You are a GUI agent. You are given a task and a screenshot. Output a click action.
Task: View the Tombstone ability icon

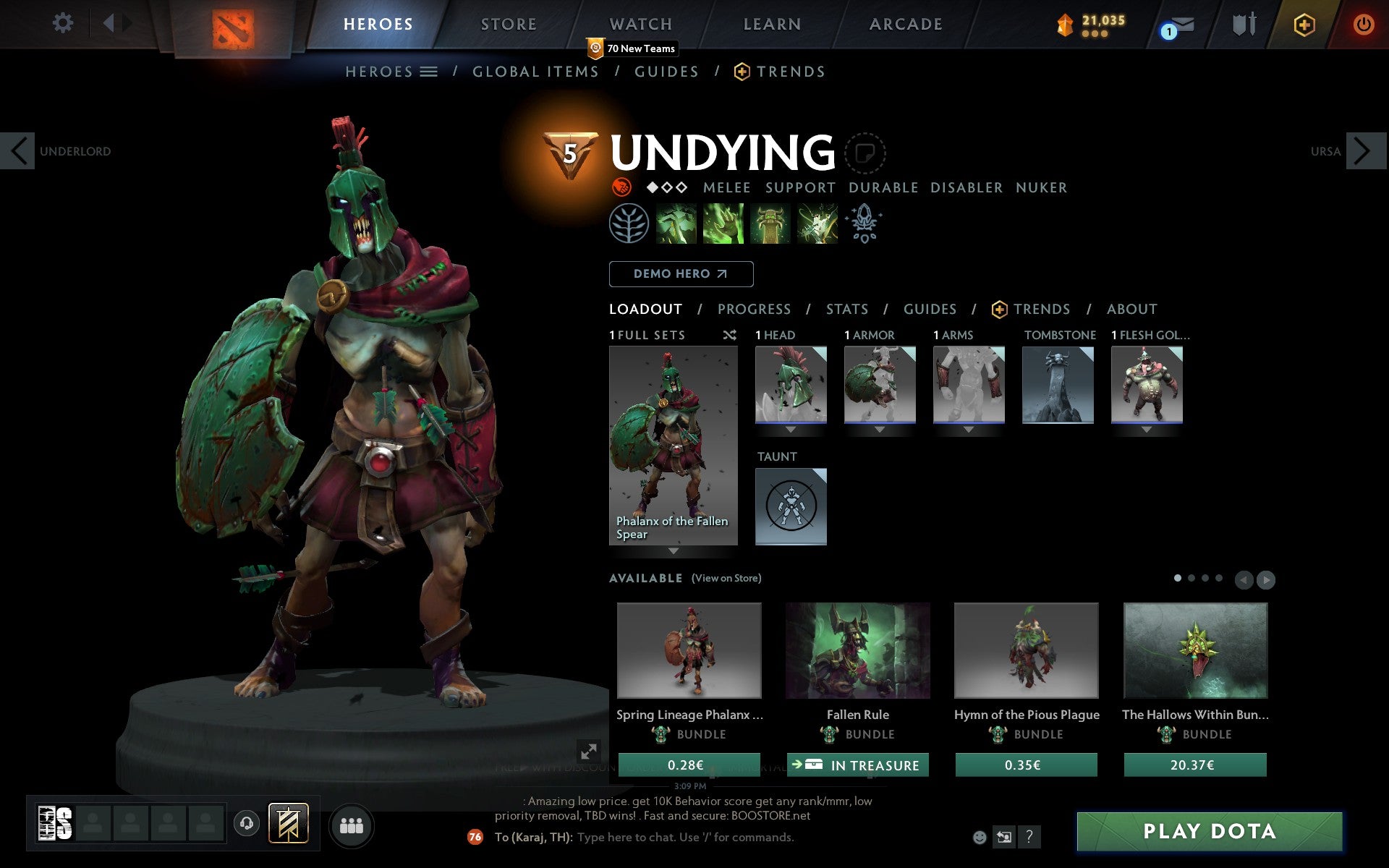tap(769, 223)
